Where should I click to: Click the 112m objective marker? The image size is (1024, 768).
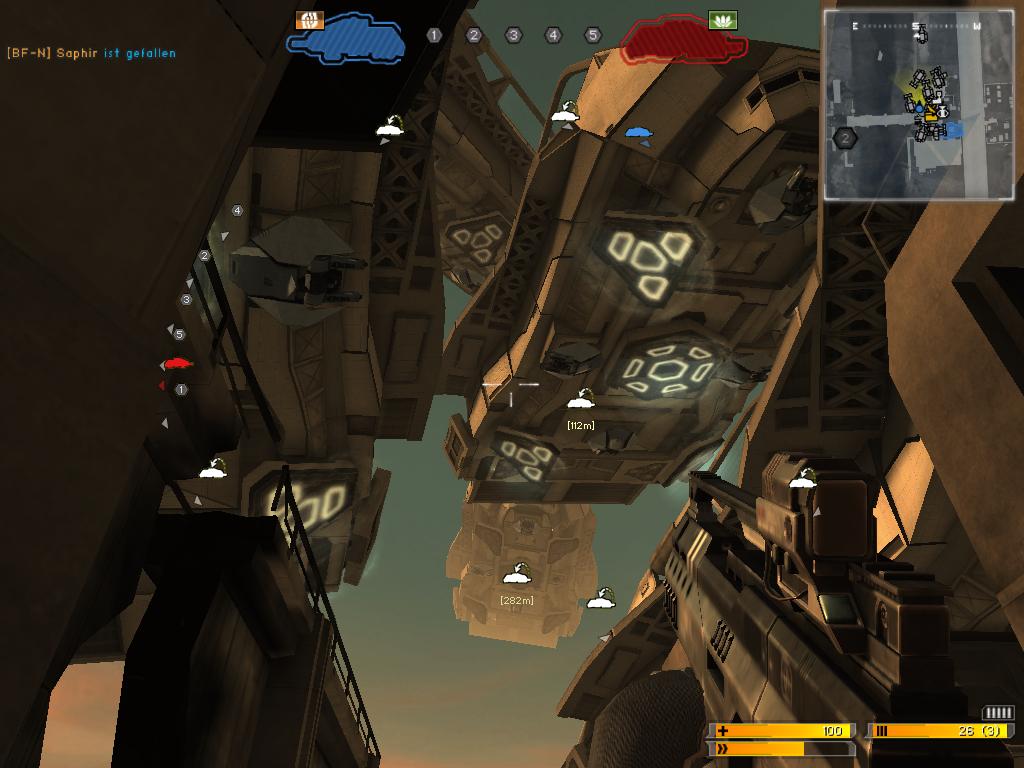(x=581, y=402)
